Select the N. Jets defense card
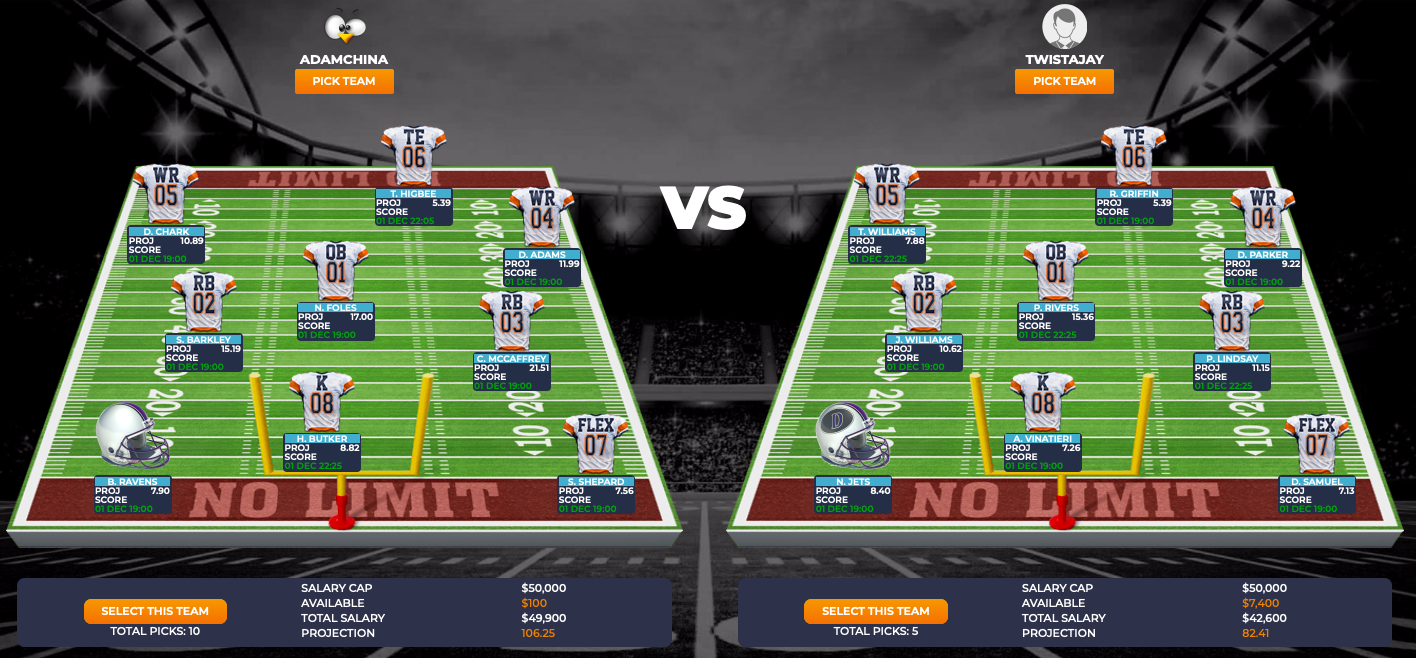The height and width of the screenshot is (658, 1416). 853,494
